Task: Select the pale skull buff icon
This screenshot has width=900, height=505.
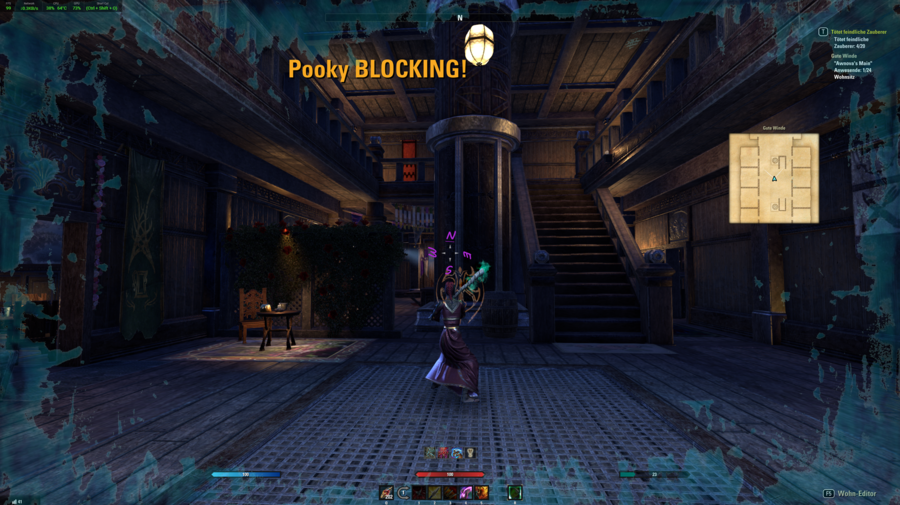Action: click(469, 453)
